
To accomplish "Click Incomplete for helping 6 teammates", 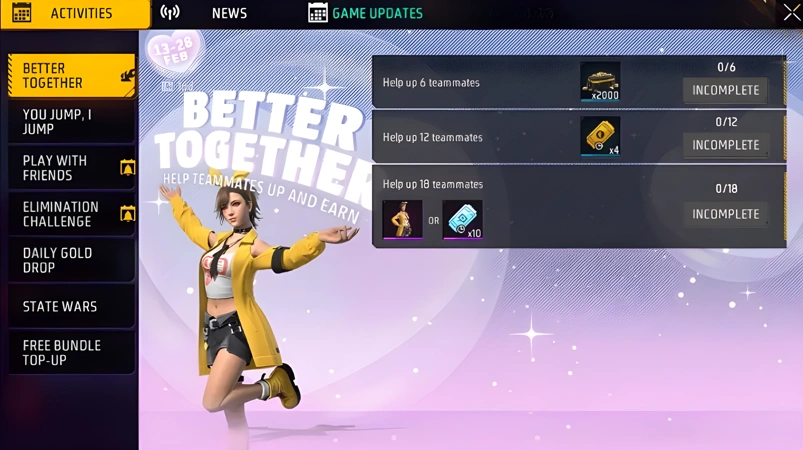I will pos(725,90).
